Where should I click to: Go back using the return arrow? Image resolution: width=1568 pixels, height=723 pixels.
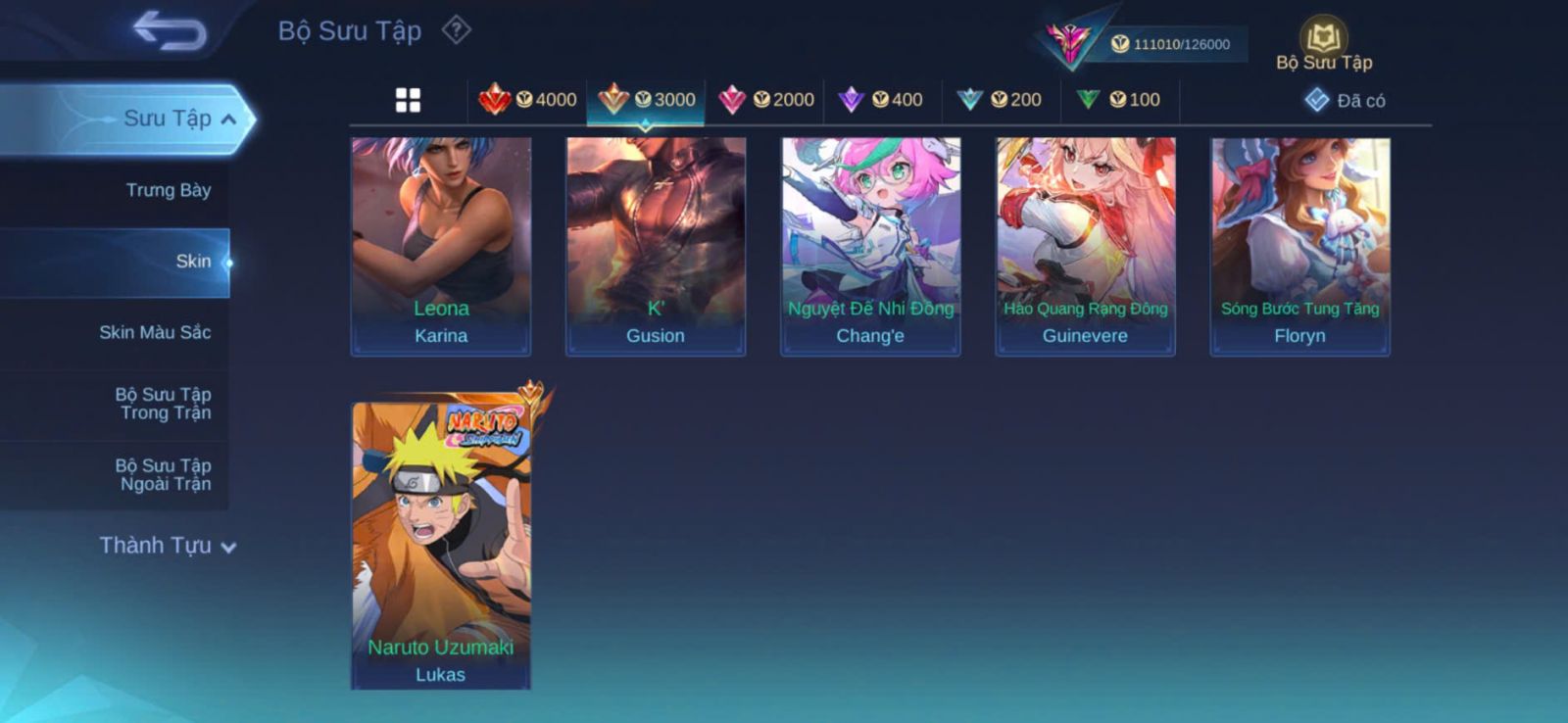coord(170,29)
